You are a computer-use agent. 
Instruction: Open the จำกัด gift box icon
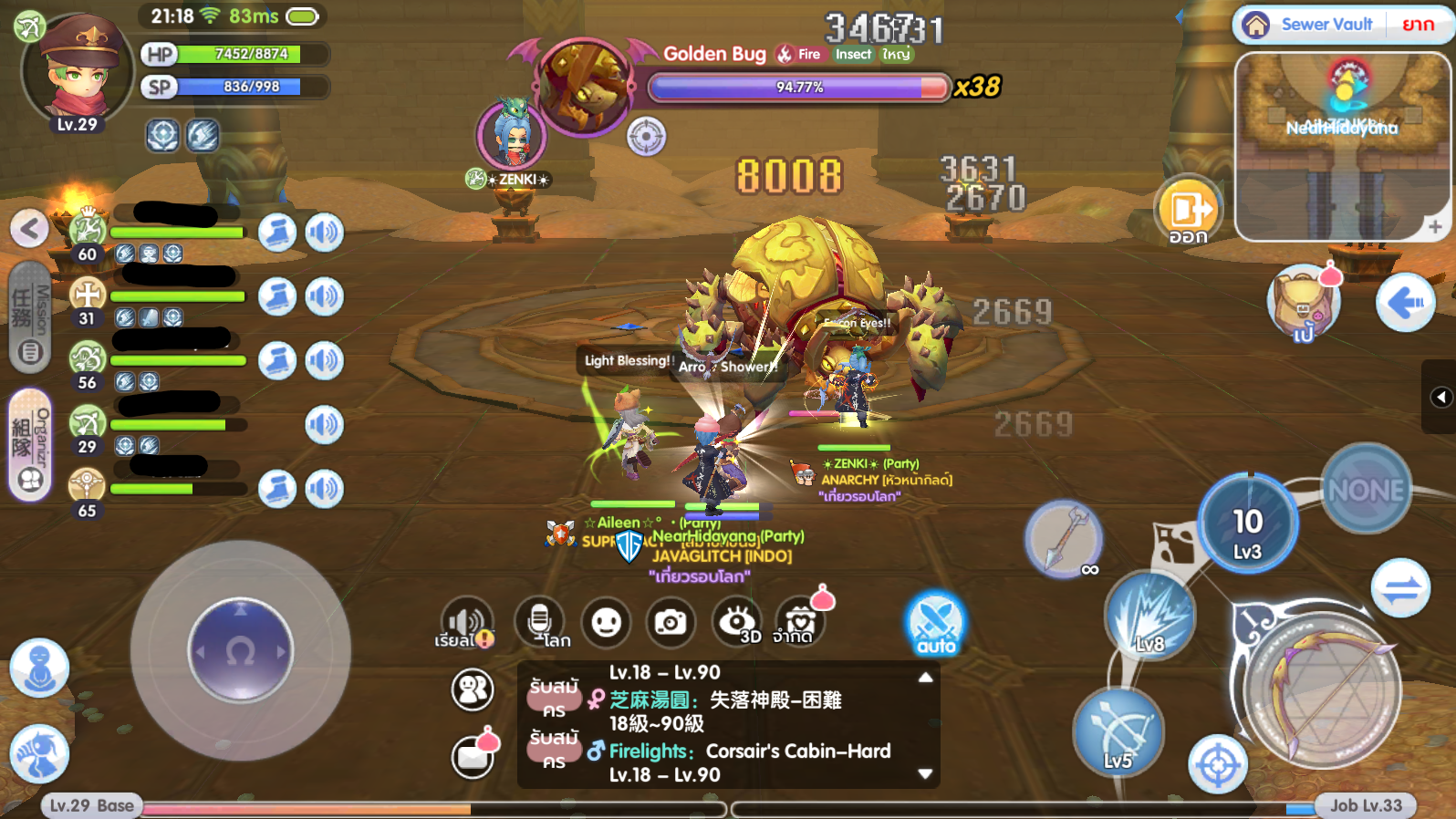click(798, 623)
